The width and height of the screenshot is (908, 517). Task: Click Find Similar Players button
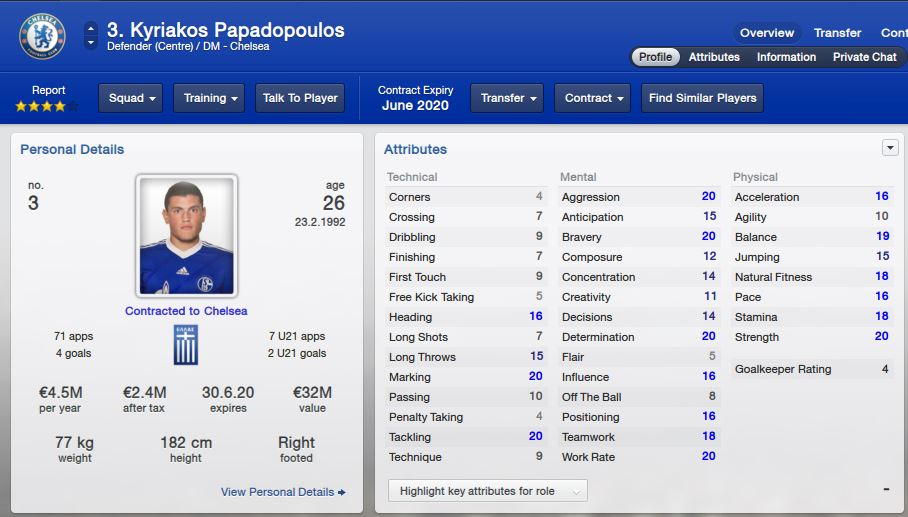click(702, 98)
